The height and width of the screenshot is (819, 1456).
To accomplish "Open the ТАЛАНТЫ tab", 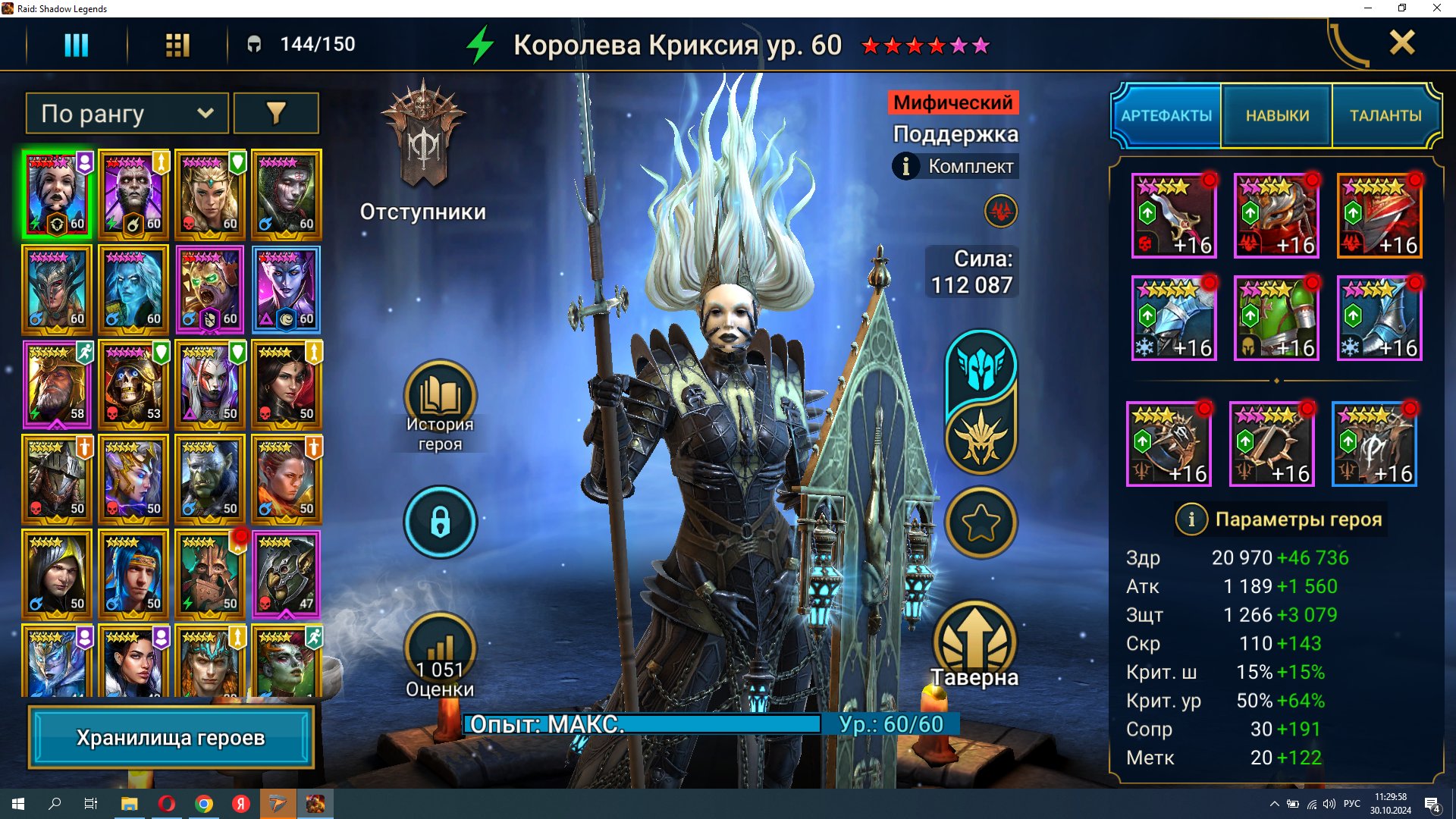I will (1385, 115).
